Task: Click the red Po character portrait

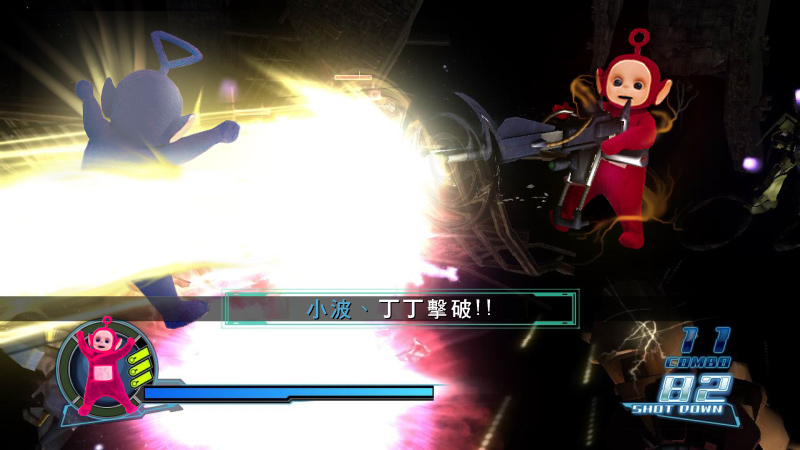Action: click(101, 368)
